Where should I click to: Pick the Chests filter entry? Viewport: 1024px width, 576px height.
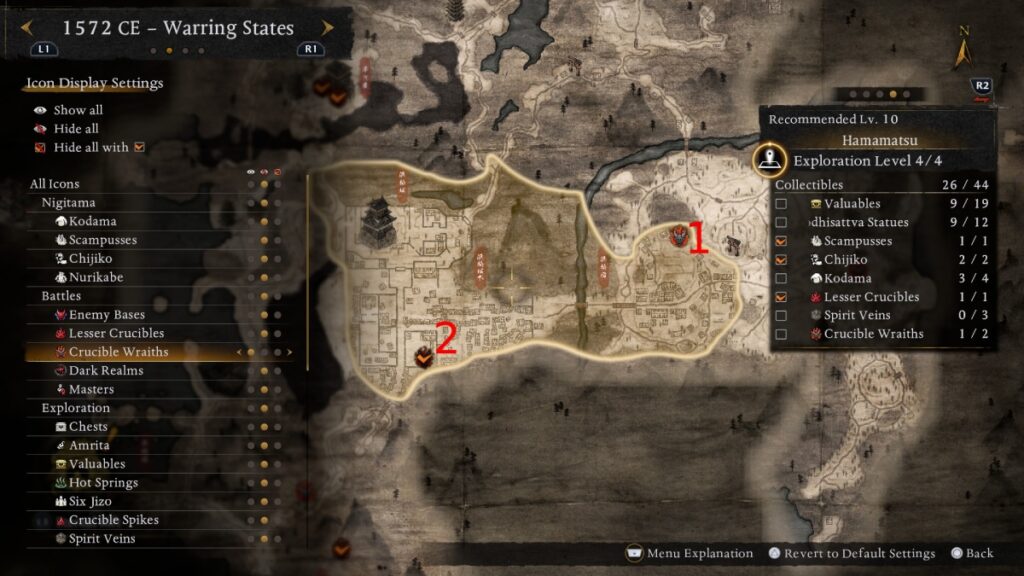pos(88,427)
